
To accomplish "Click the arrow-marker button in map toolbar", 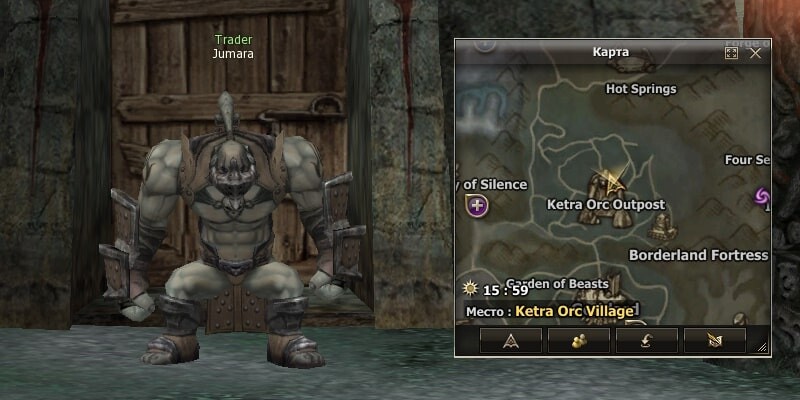I will click(x=511, y=341).
